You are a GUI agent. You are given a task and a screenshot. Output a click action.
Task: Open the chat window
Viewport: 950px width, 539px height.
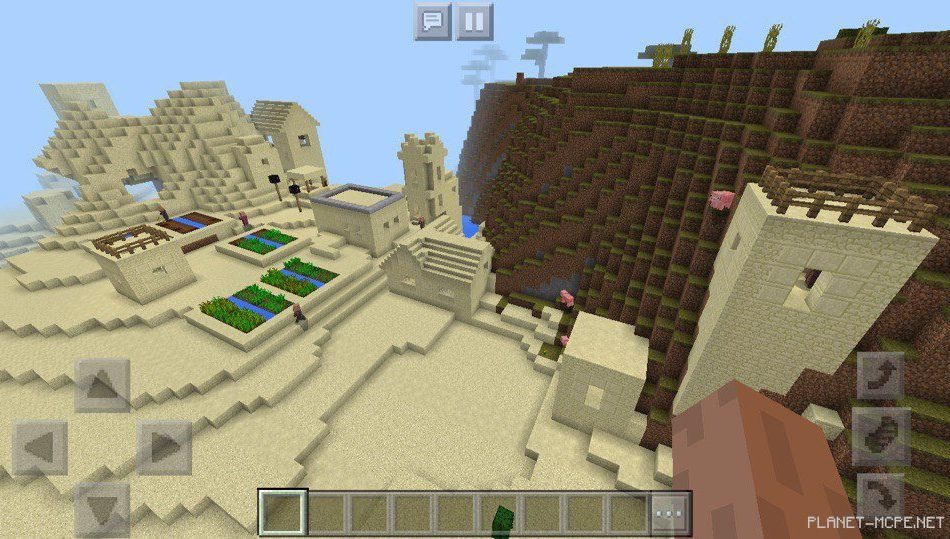432,21
